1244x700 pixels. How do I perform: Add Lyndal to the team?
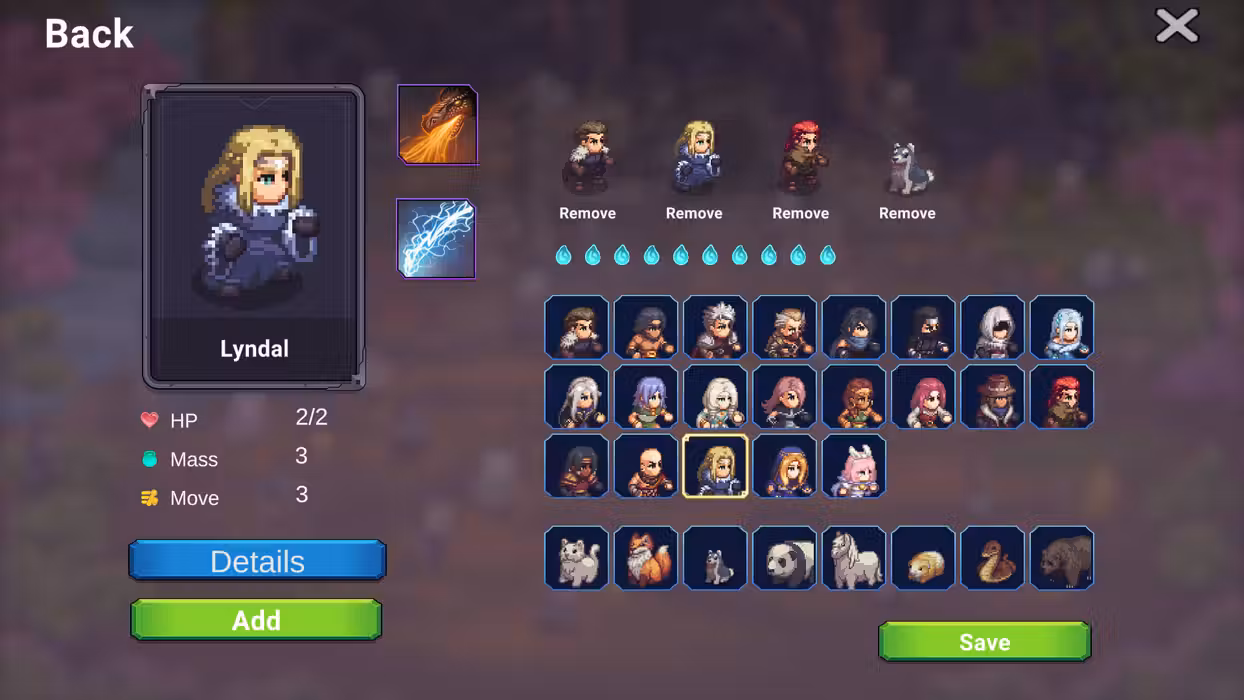(256, 620)
